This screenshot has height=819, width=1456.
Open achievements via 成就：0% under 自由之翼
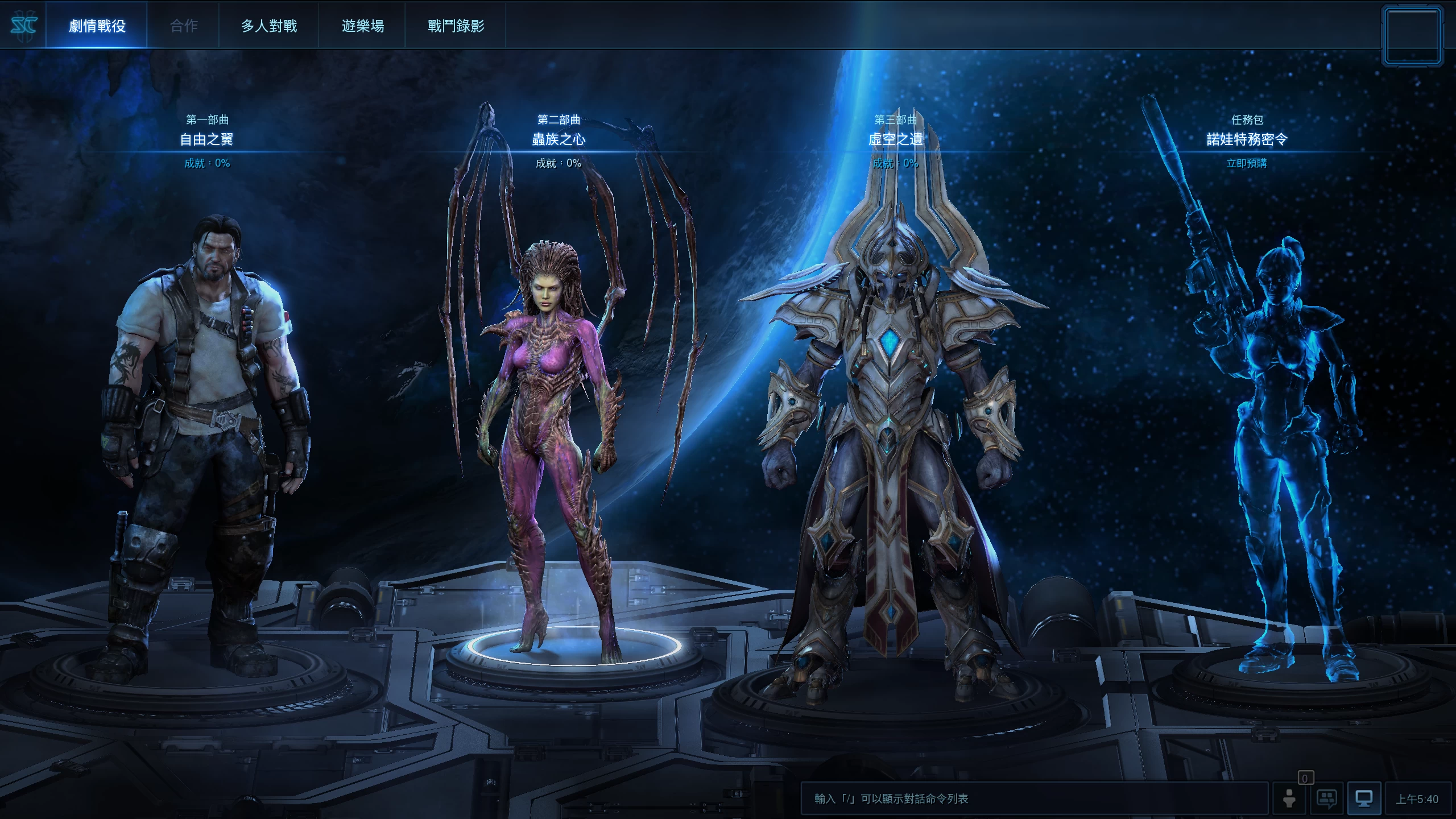pyautogui.click(x=208, y=163)
